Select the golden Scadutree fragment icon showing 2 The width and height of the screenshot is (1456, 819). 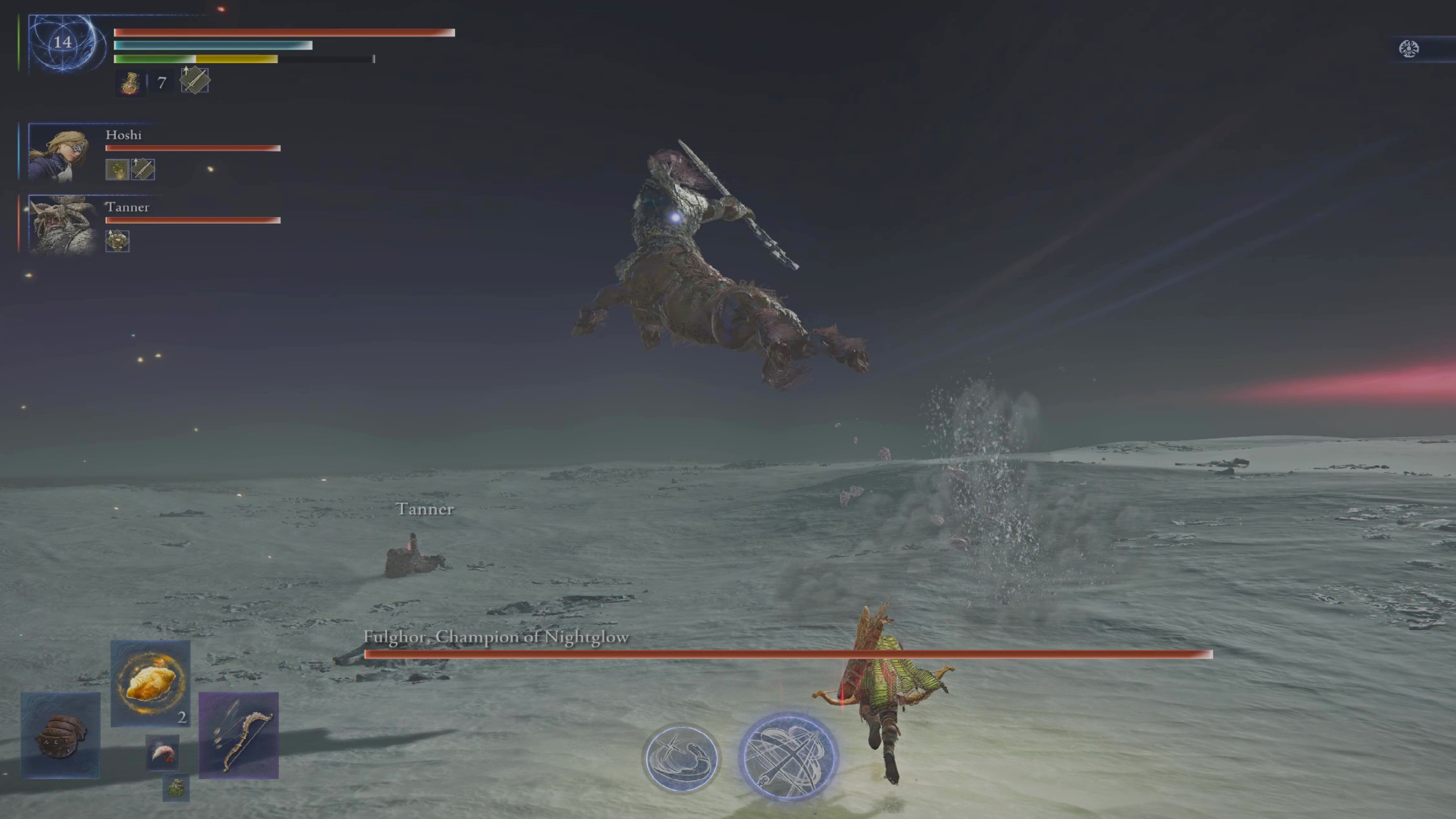click(150, 685)
